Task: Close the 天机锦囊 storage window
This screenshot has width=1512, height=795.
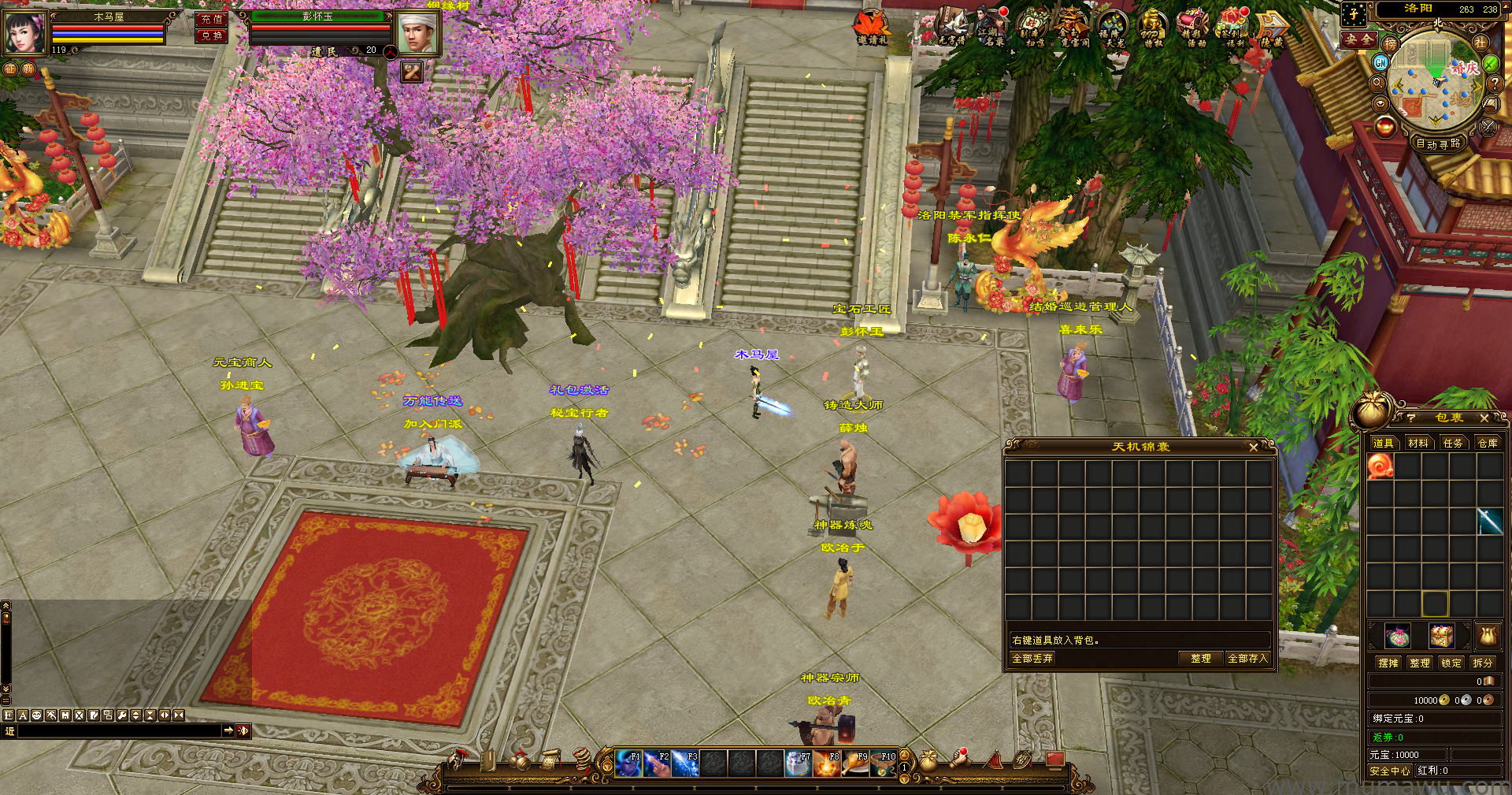Action: tap(1253, 447)
